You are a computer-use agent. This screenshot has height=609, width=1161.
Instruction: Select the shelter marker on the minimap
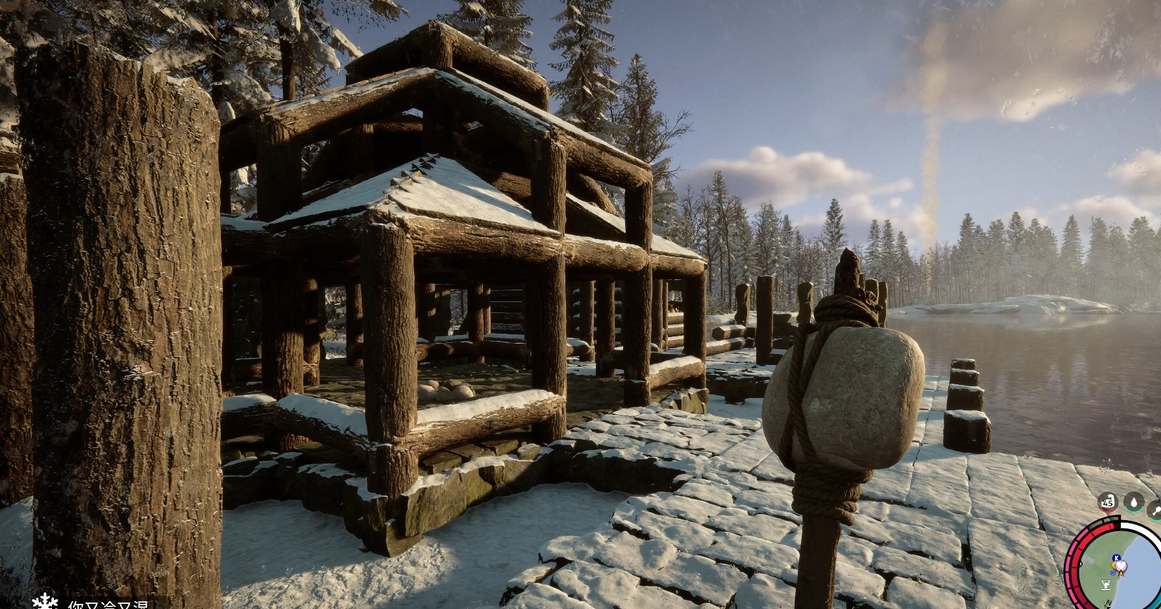tap(1107, 584)
